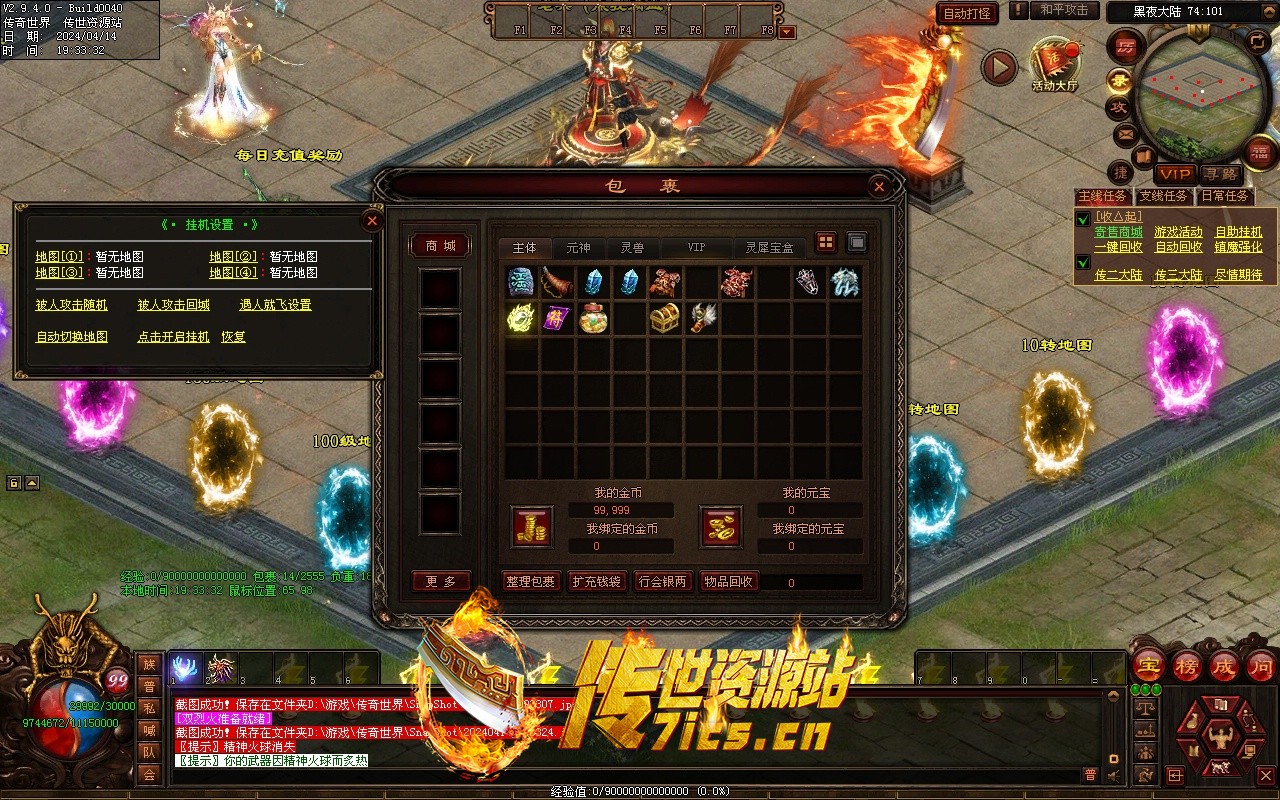
Task: Open the 活动大厅 activity hall icon
Action: pyautogui.click(x=1055, y=63)
